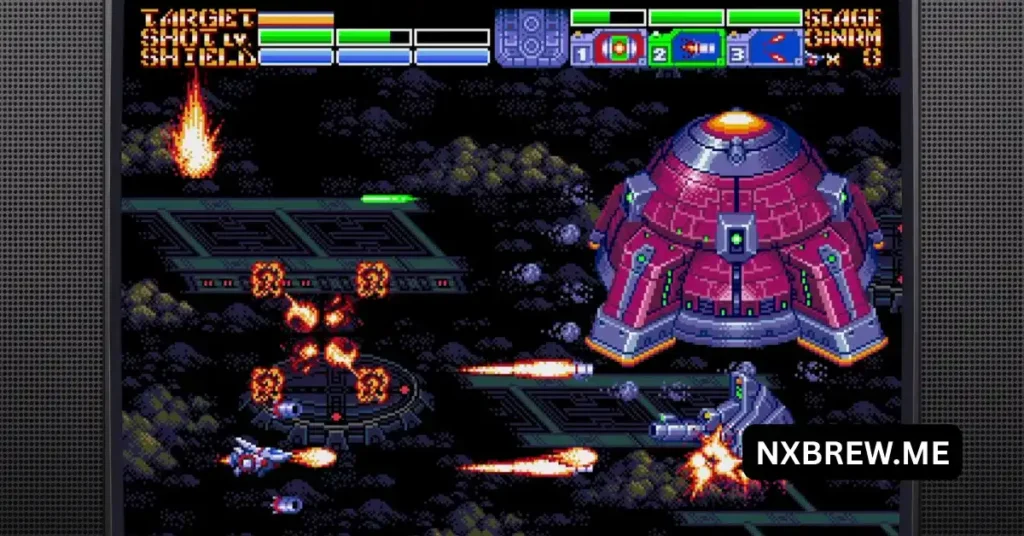Screen dimensions: 1024x536
Task: Click the blue mechanical panel beside the weapon slots
Action: (531, 38)
